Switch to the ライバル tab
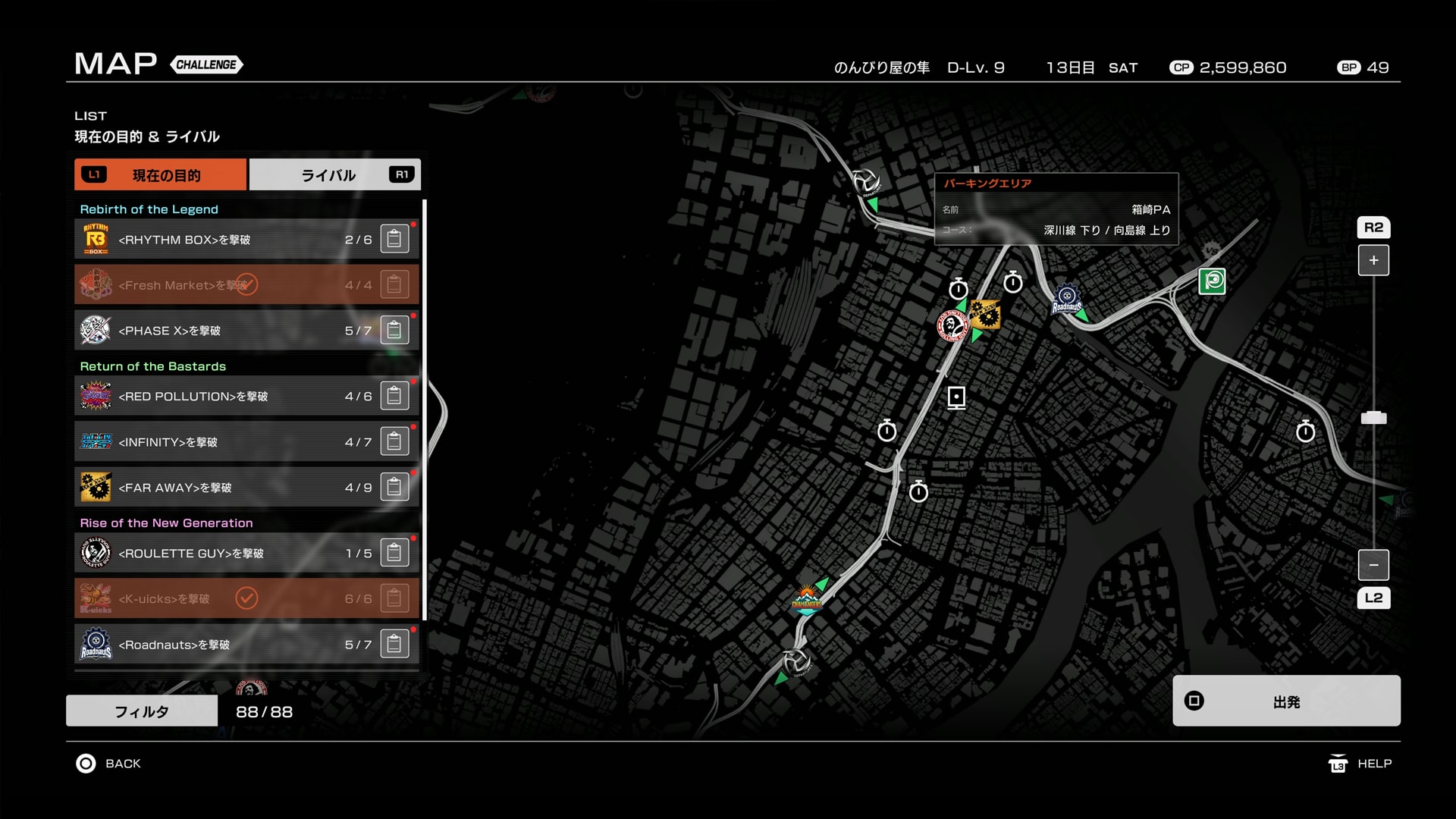Image resolution: width=1456 pixels, height=819 pixels. pyautogui.click(x=334, y=175)
